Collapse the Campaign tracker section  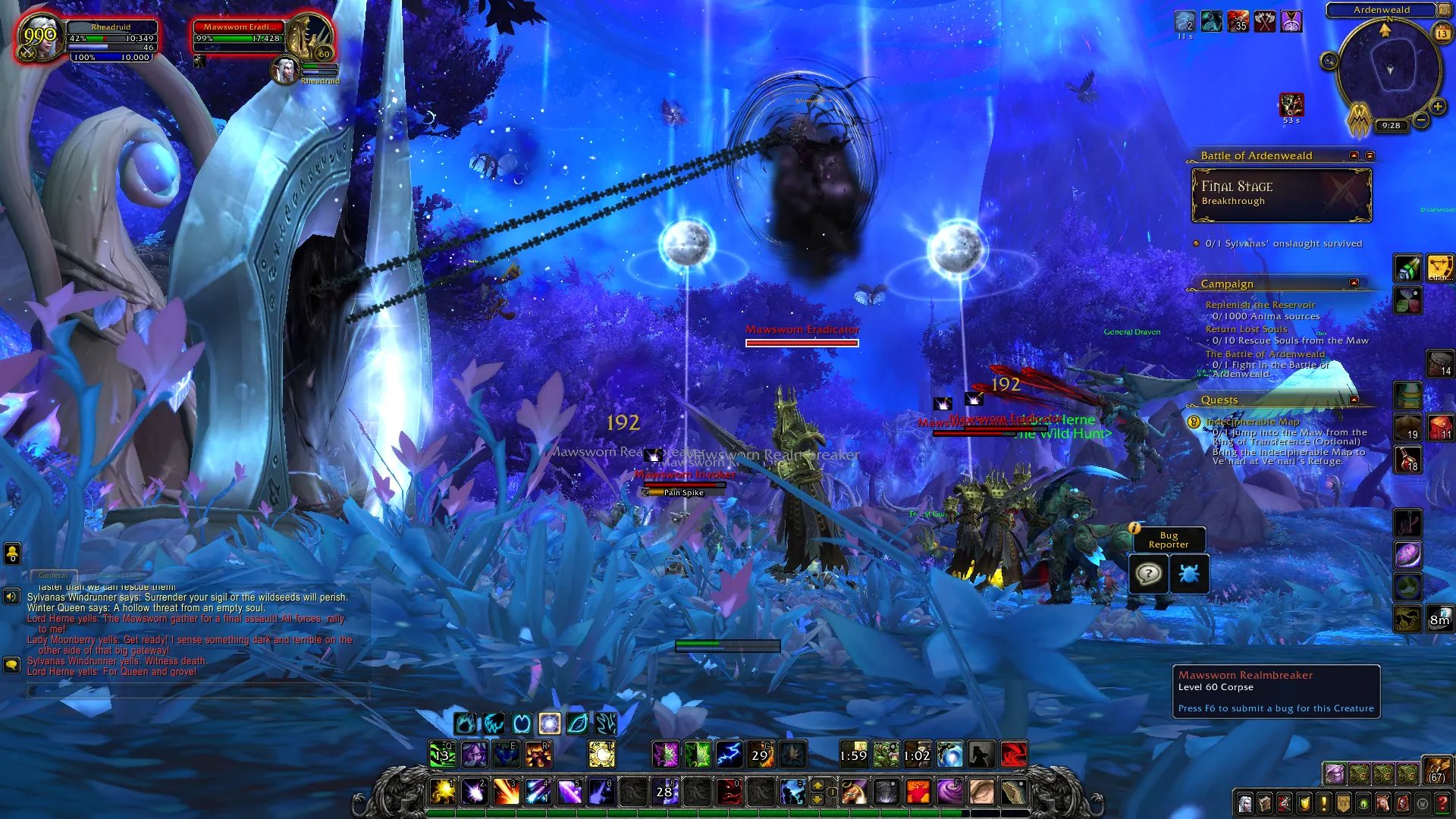1354,283
